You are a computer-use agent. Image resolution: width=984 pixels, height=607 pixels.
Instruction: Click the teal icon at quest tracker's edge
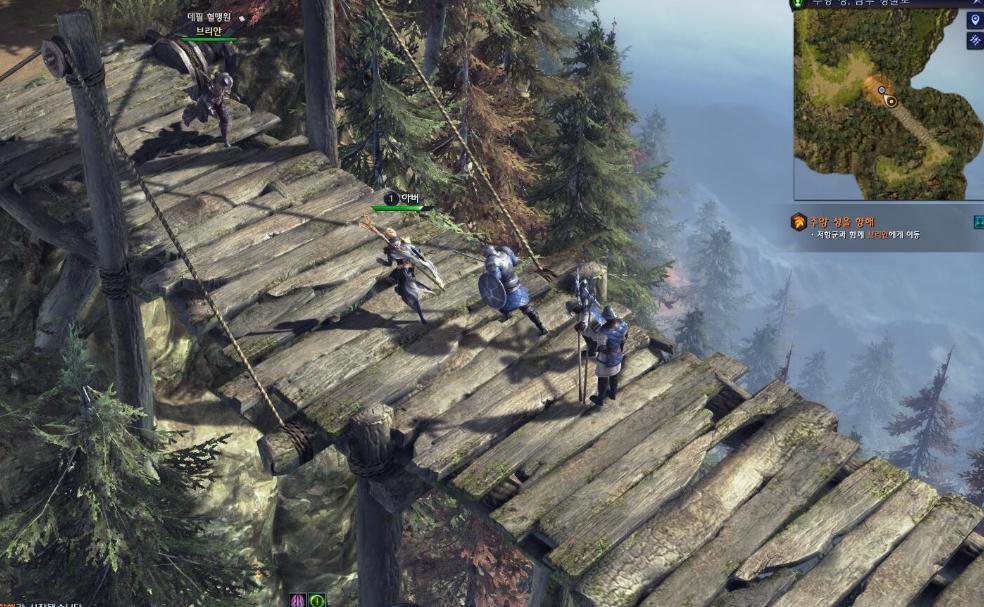978,222
